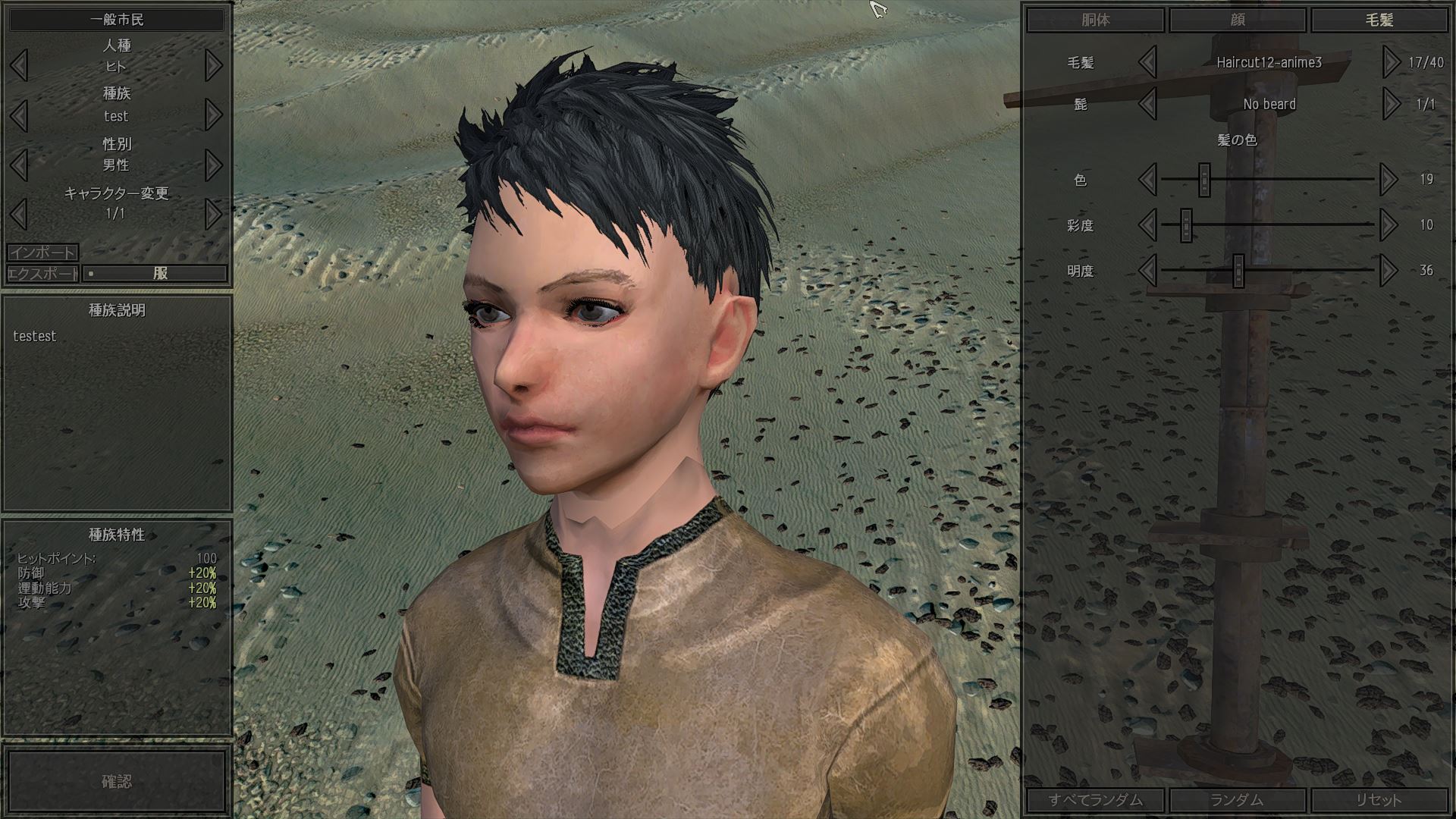Click the 確認 confirm button

(x=116, y=782)
